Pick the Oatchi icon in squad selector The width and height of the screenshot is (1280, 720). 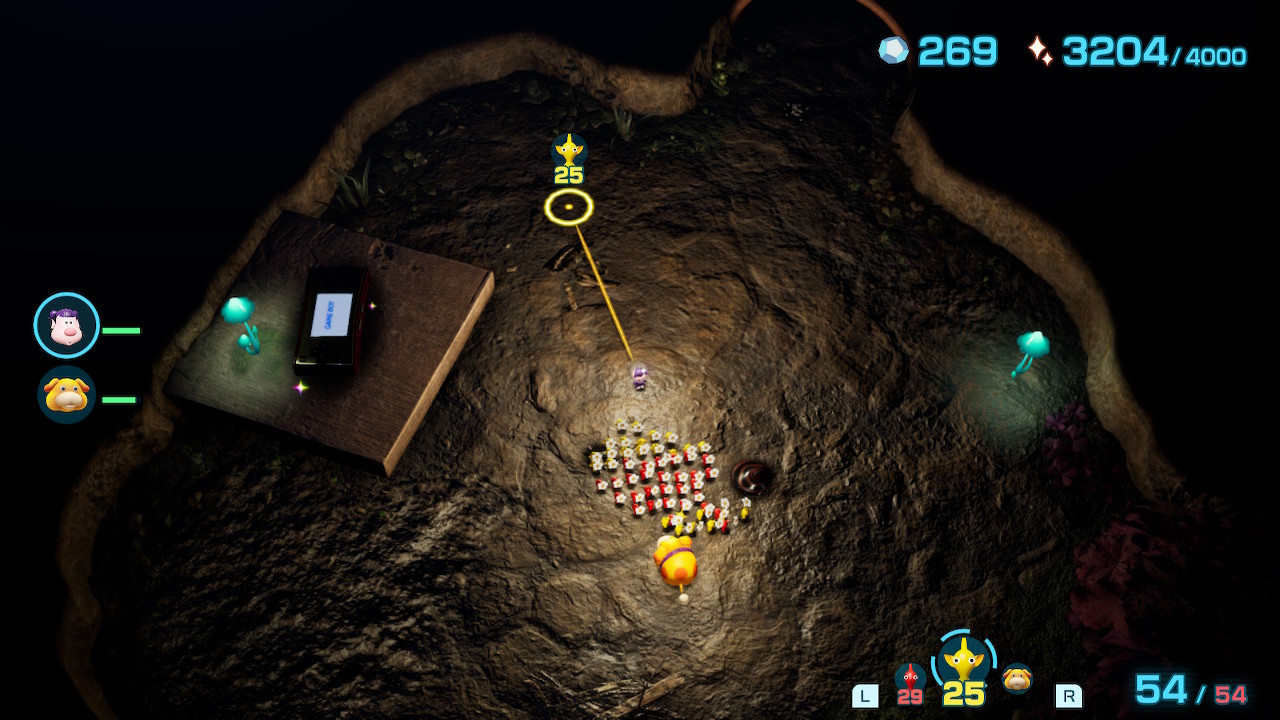1018,678
